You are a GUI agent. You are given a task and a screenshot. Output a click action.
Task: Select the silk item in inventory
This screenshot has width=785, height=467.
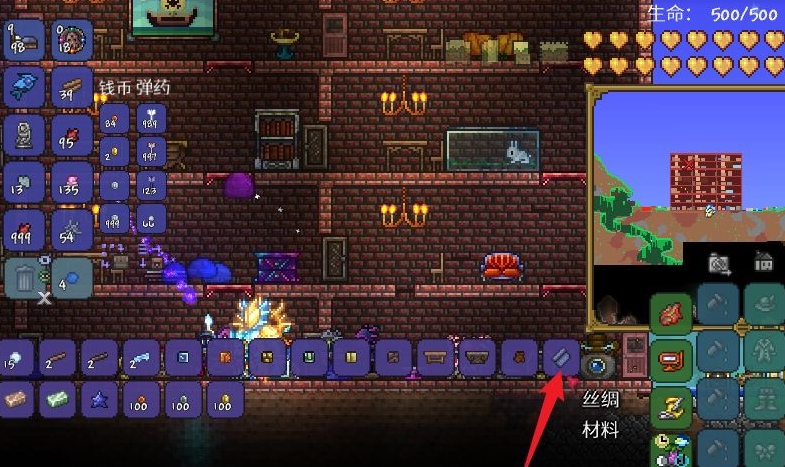click(x=559, y=357)
